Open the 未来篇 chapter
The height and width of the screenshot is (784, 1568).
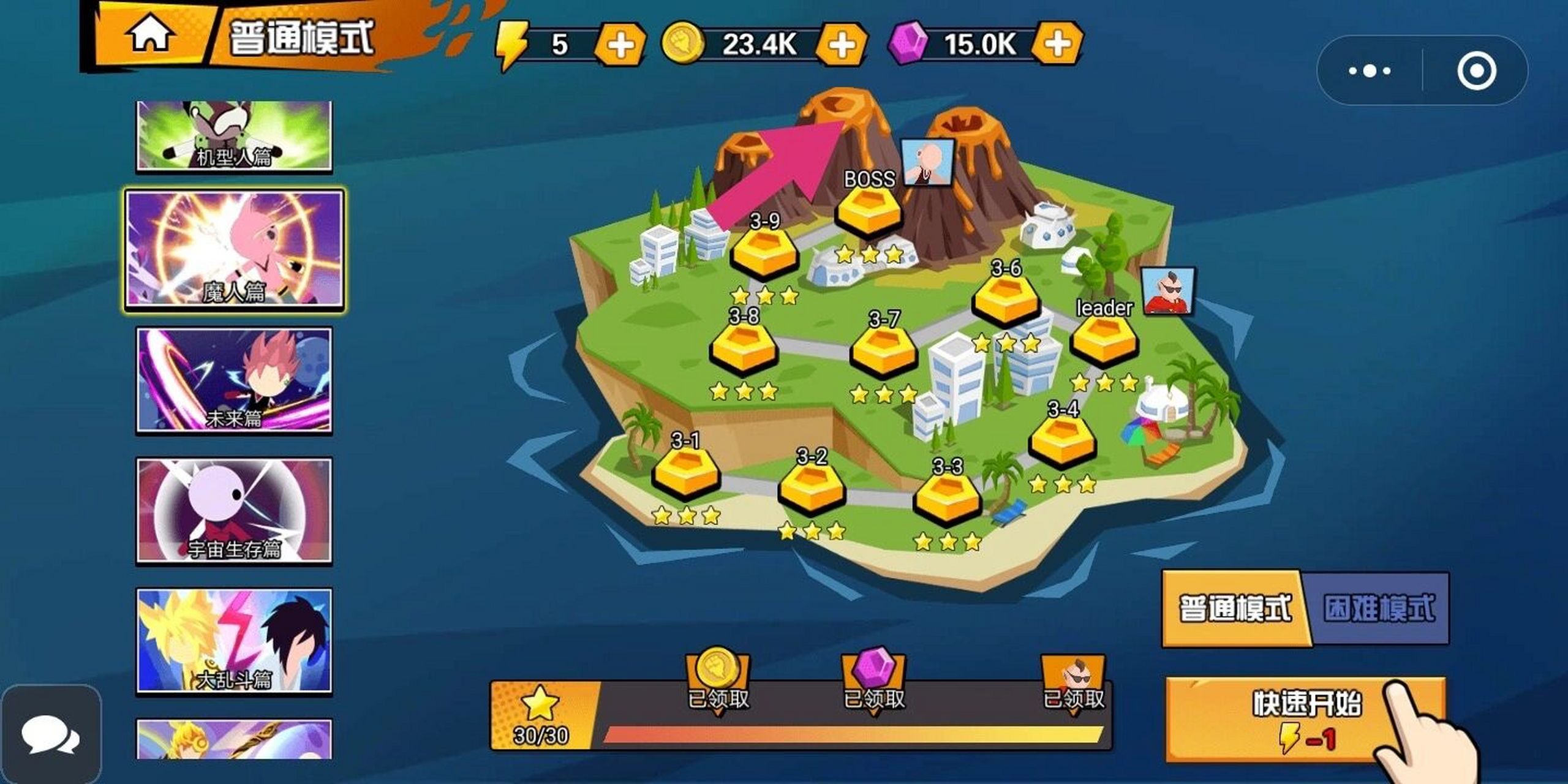pyautogui.click(x=234, y=380)
